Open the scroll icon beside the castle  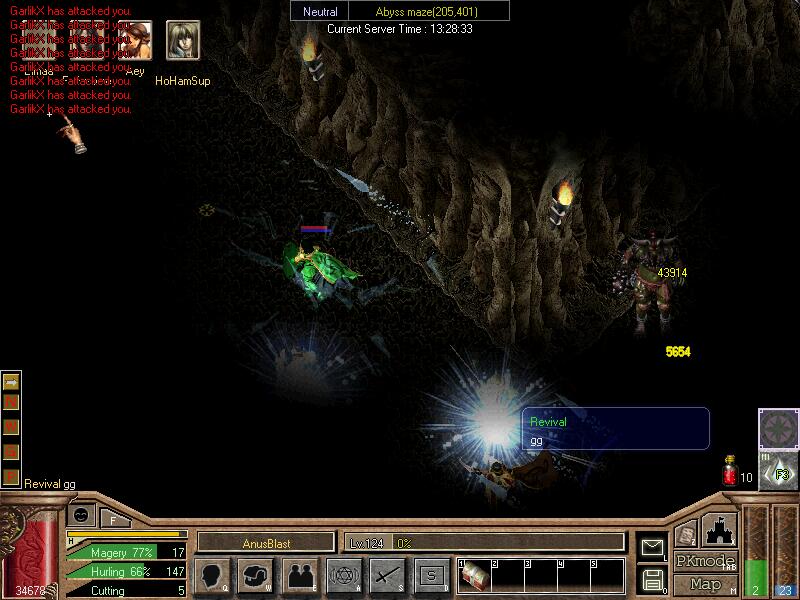coord(686,534)
